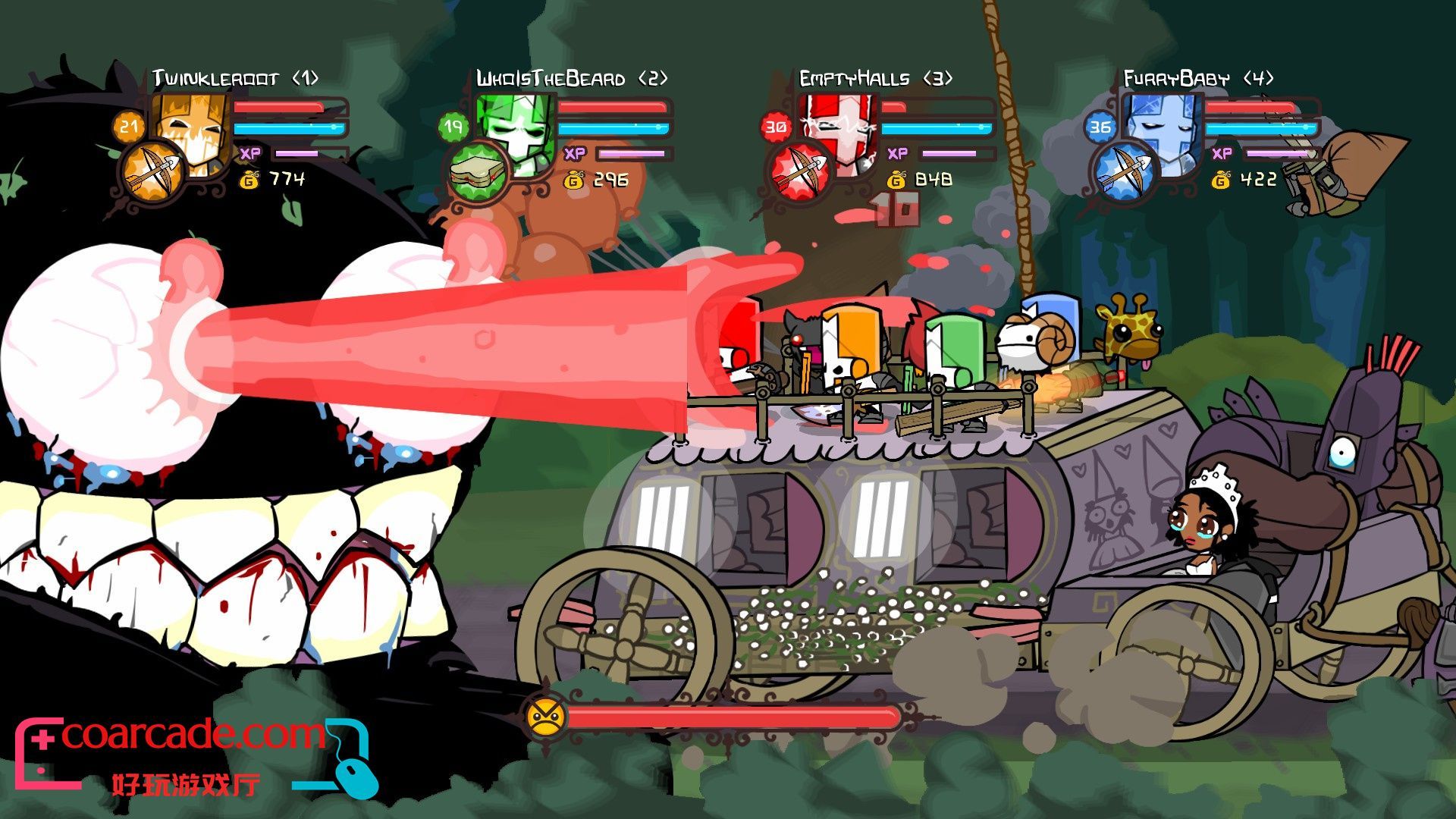Select EmptyHalls' red bow and arrow item

[x=799, y=173]
